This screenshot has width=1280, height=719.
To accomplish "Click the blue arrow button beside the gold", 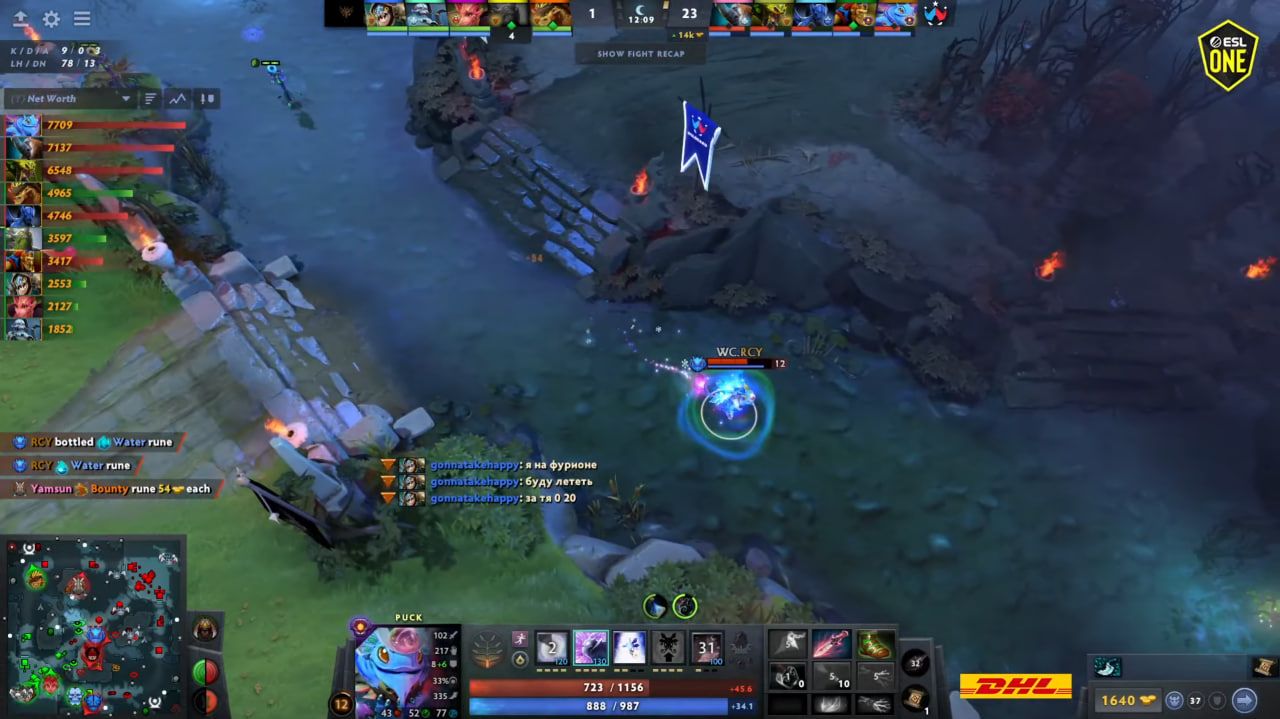I will tap(1244, 700).
